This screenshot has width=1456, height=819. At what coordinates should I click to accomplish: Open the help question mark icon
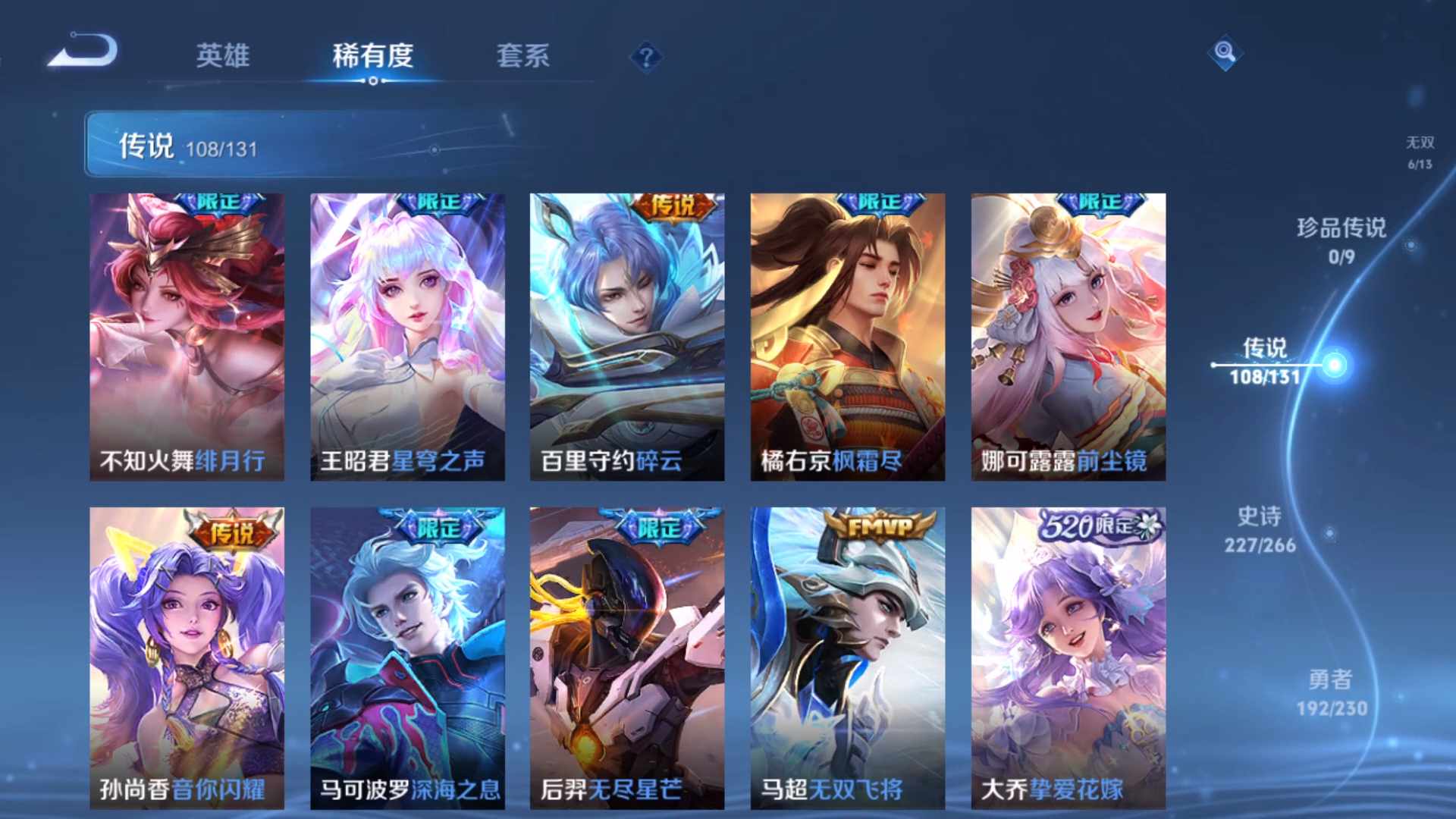click(645, 55)
